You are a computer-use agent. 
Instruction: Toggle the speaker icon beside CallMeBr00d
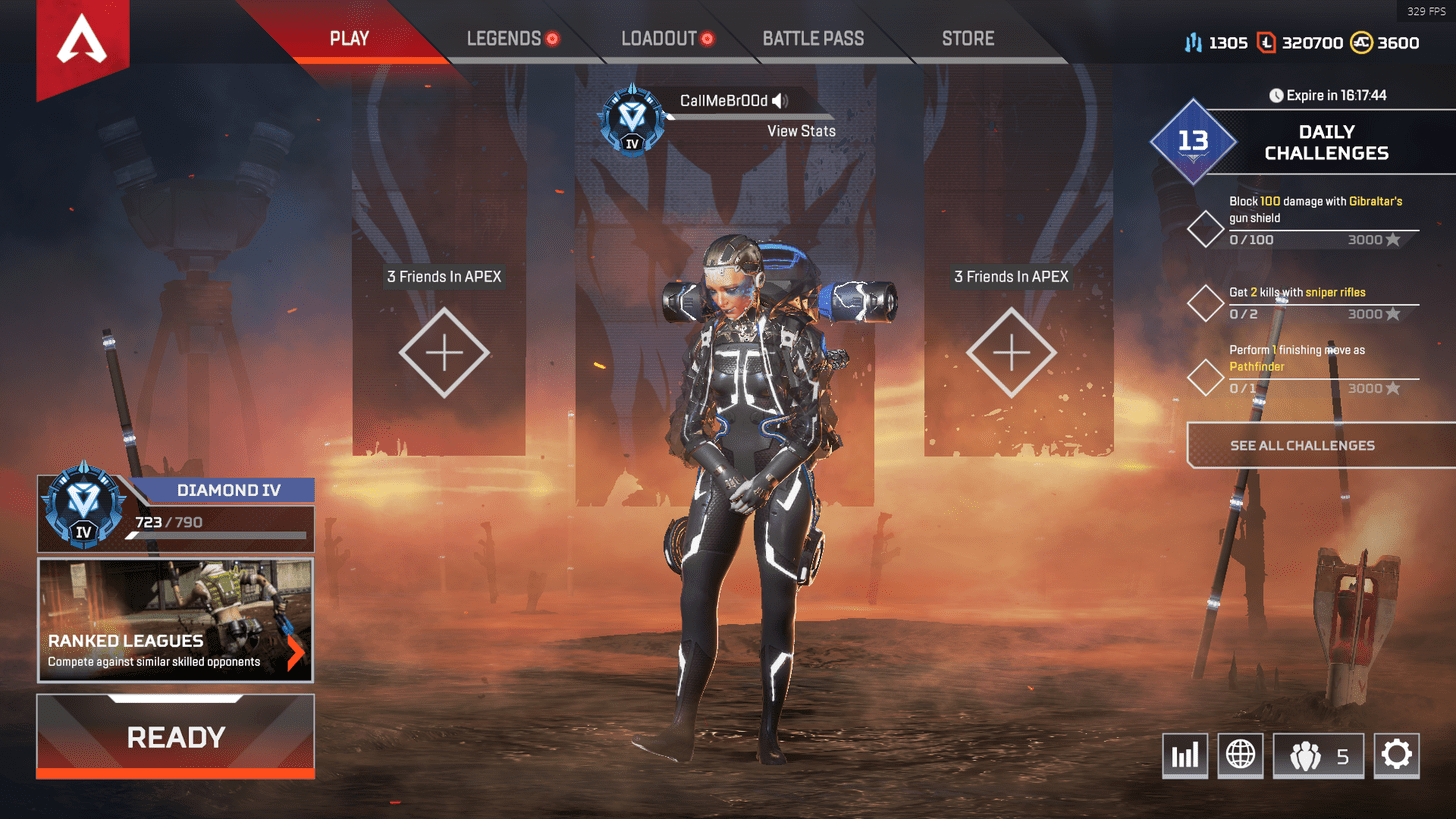point(780,101)
